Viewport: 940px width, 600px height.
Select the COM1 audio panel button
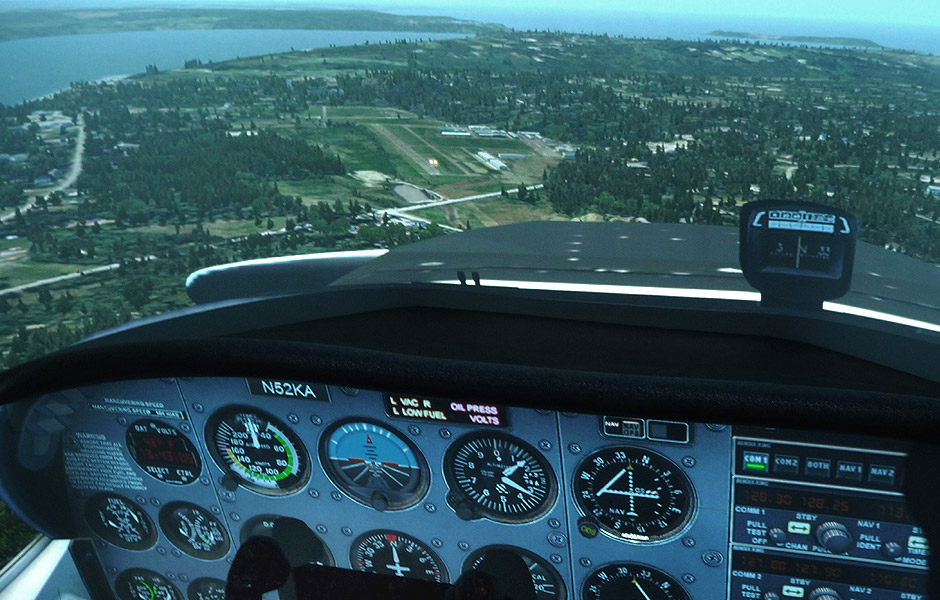(753, 461)
